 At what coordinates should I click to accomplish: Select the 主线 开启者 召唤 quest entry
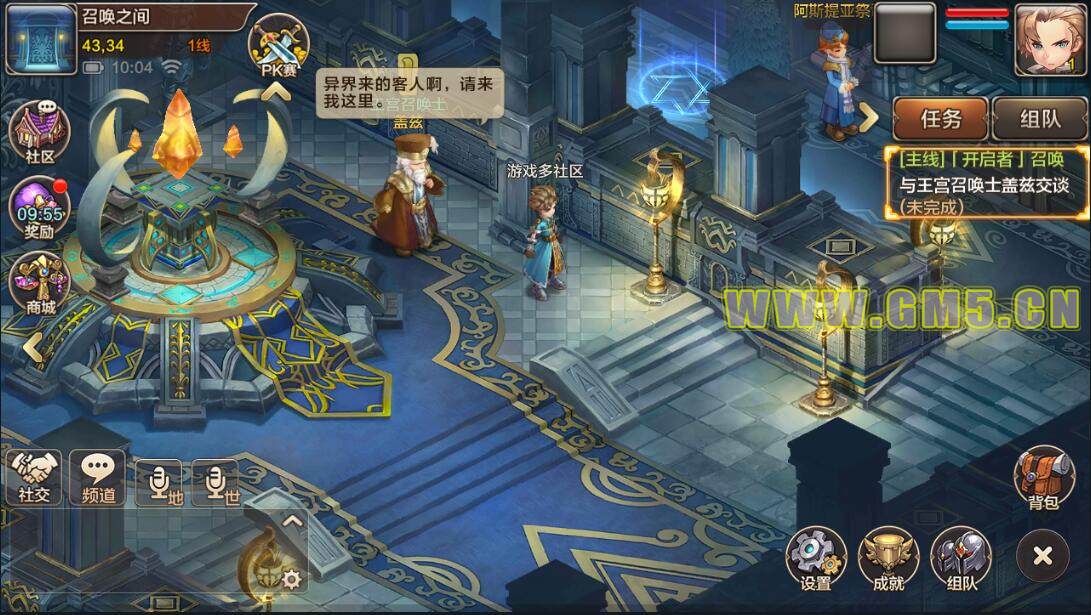tap(986, 182)
